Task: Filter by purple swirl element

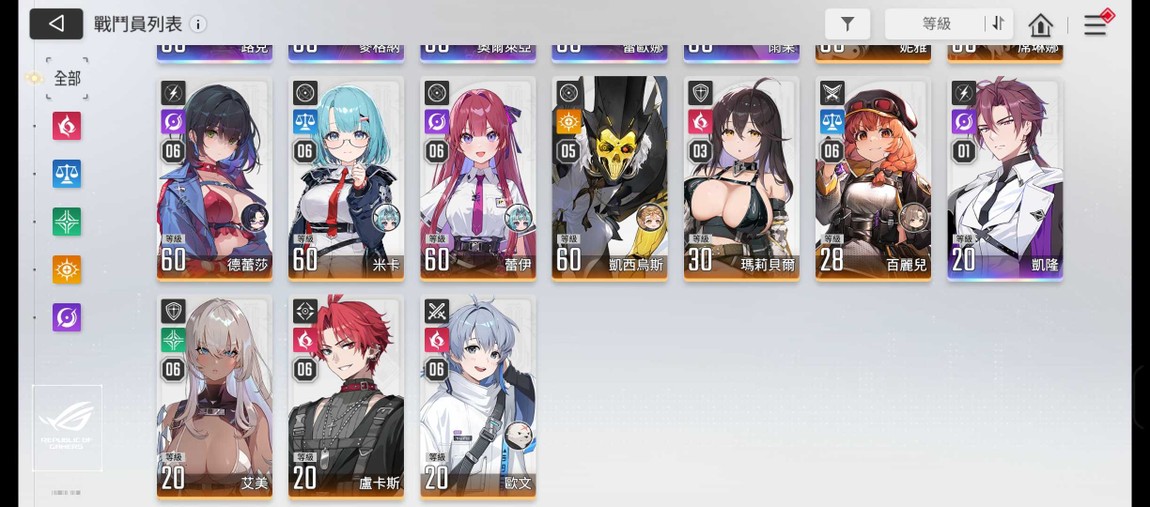Action: (x=67, y=317)
